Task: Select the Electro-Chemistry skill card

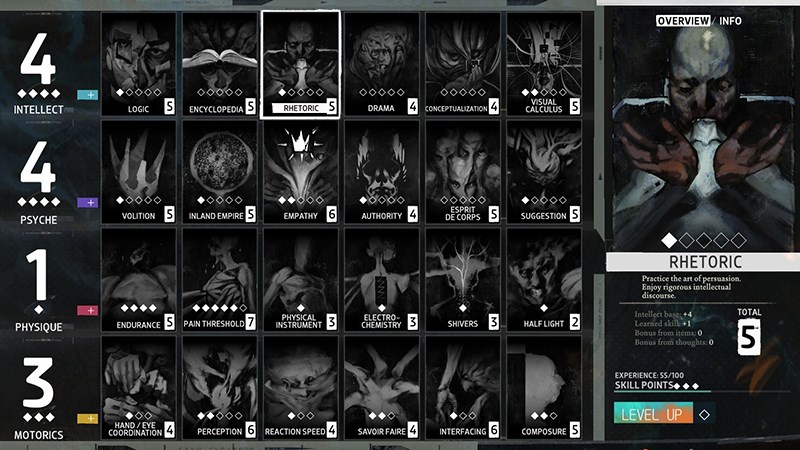Action: 382,280
